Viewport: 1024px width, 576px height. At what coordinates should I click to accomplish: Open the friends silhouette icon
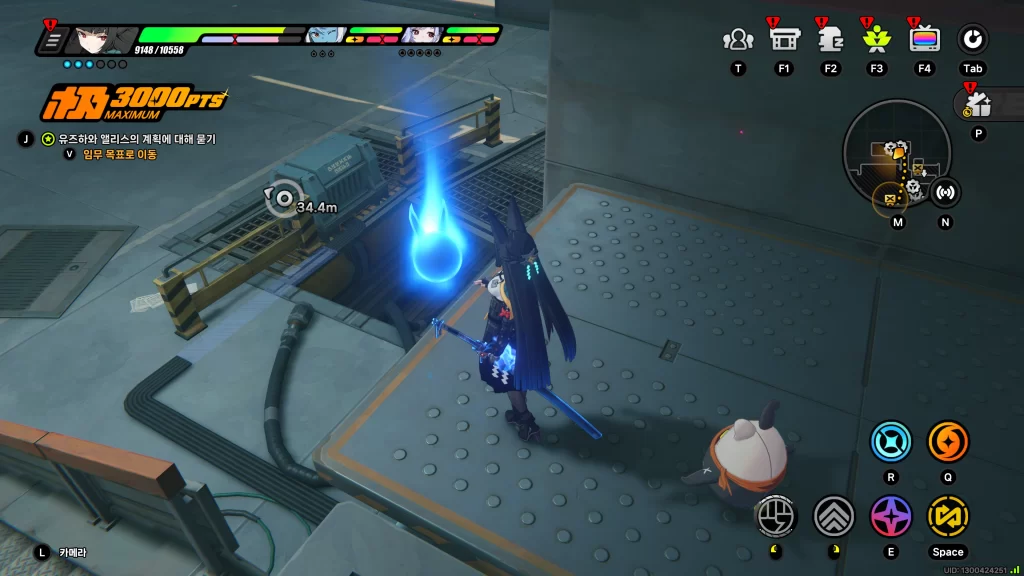click(x=738, y=39)
